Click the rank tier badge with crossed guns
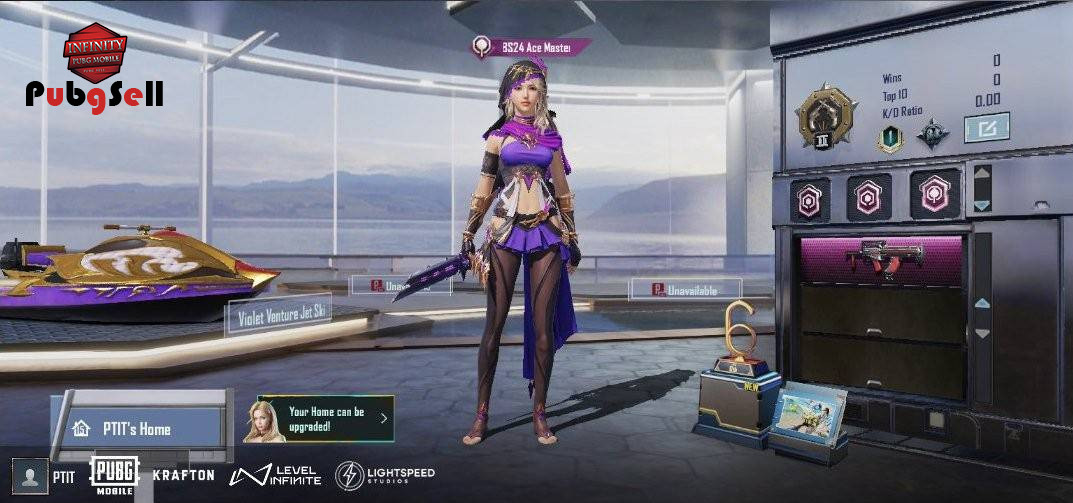Screen dimensions: 1073x503 [x=824, y=116]
